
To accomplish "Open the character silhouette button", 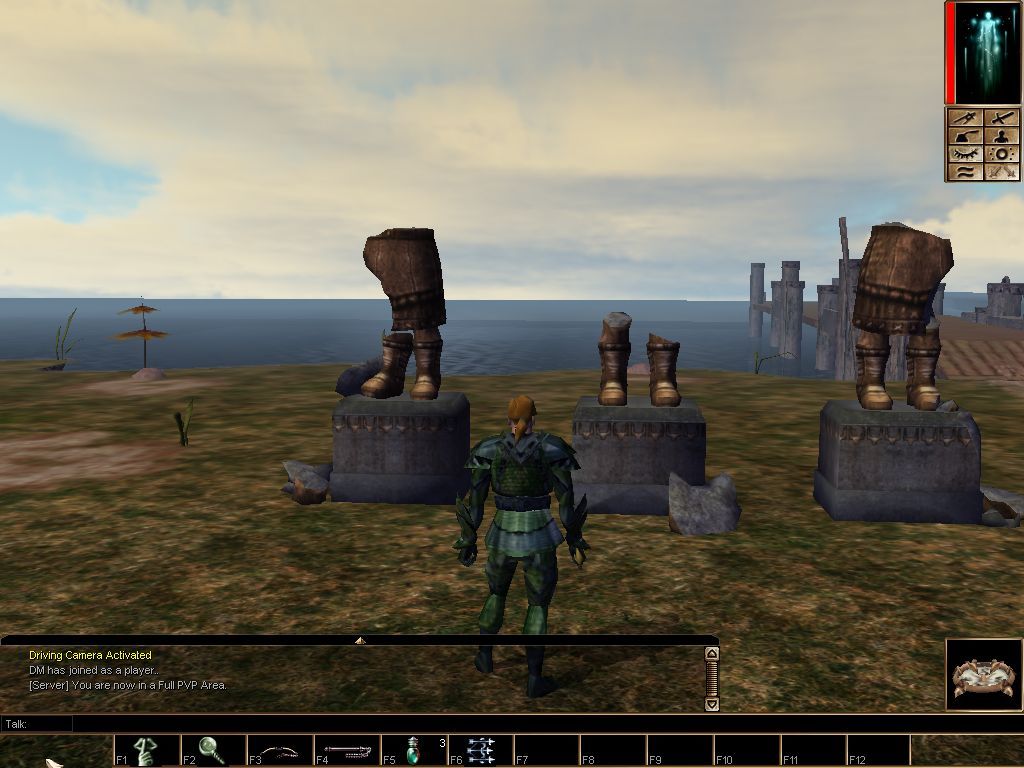I will pos(1003,137).
